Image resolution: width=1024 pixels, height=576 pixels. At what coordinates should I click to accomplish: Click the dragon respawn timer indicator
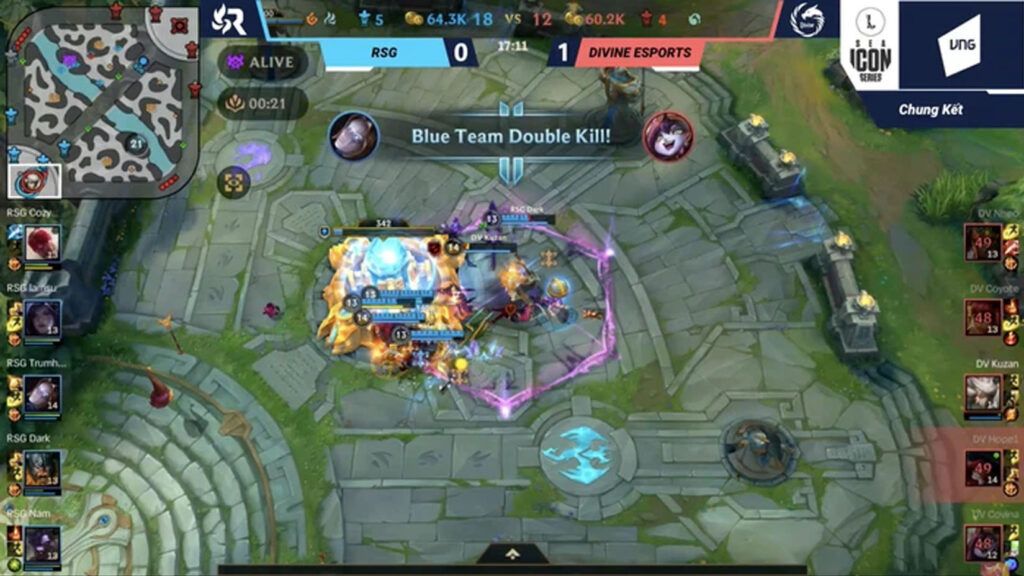(x=262, y=102)
